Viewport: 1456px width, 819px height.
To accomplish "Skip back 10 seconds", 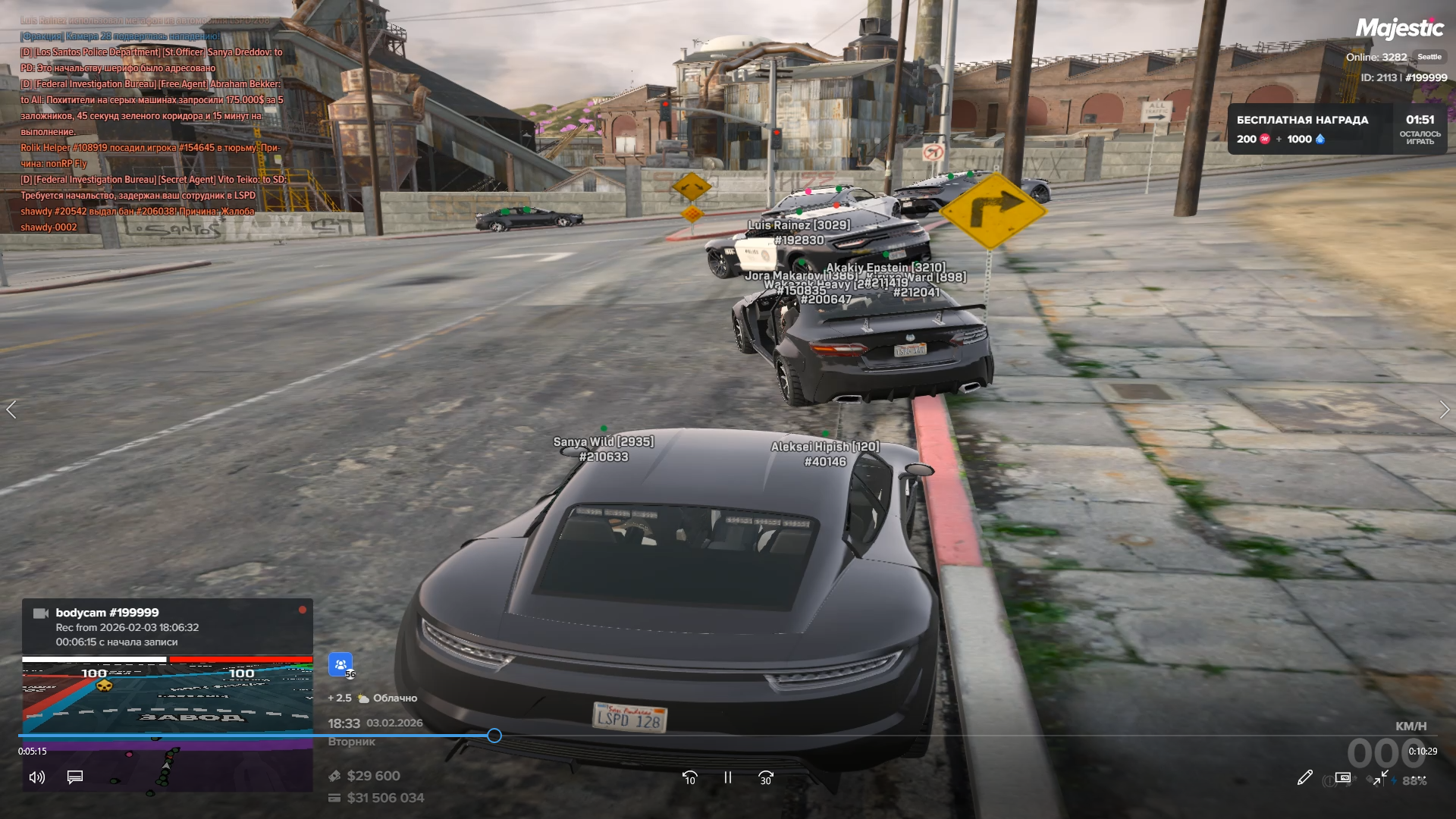I will (689, 778).
